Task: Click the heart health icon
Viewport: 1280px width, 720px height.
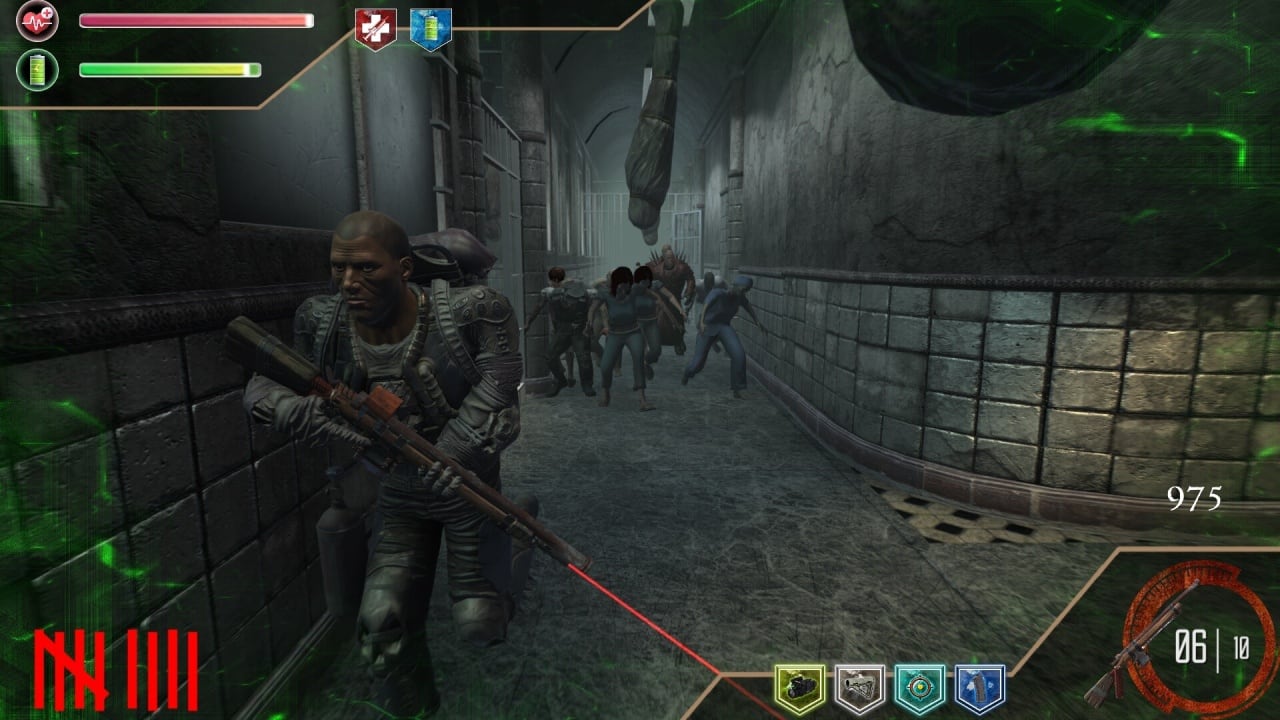Action: click(37, 19)
